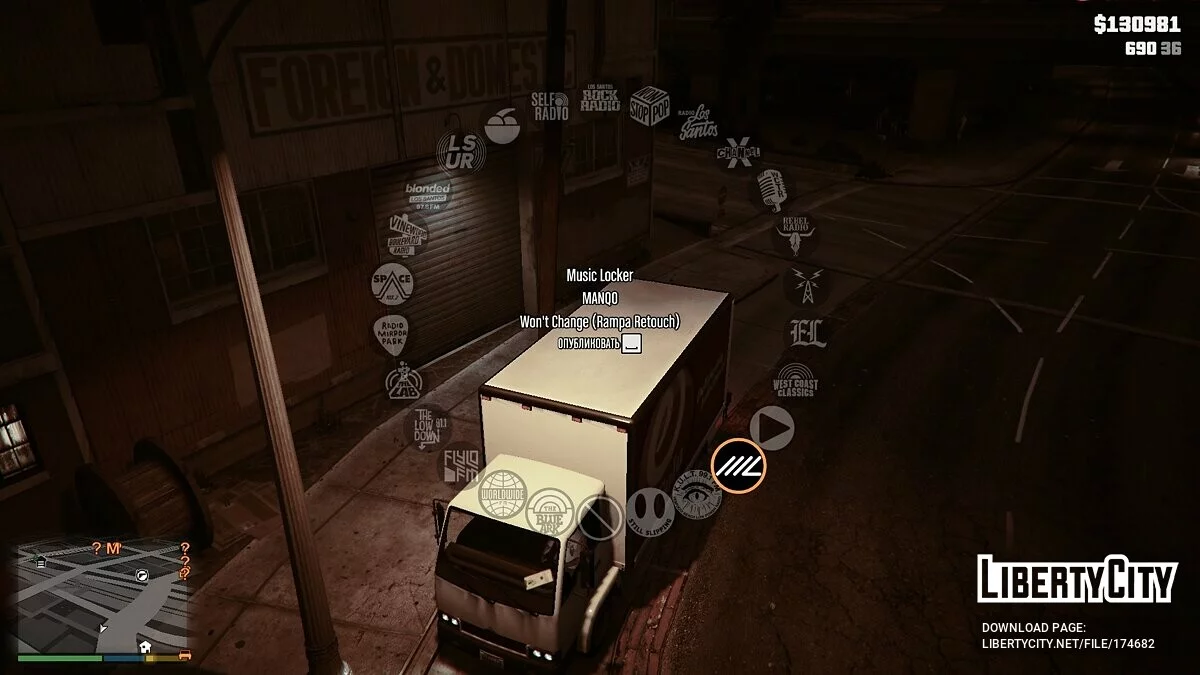Select the highlighted Music Locker station
This screenshot has height=675, width=1200.
738,465
